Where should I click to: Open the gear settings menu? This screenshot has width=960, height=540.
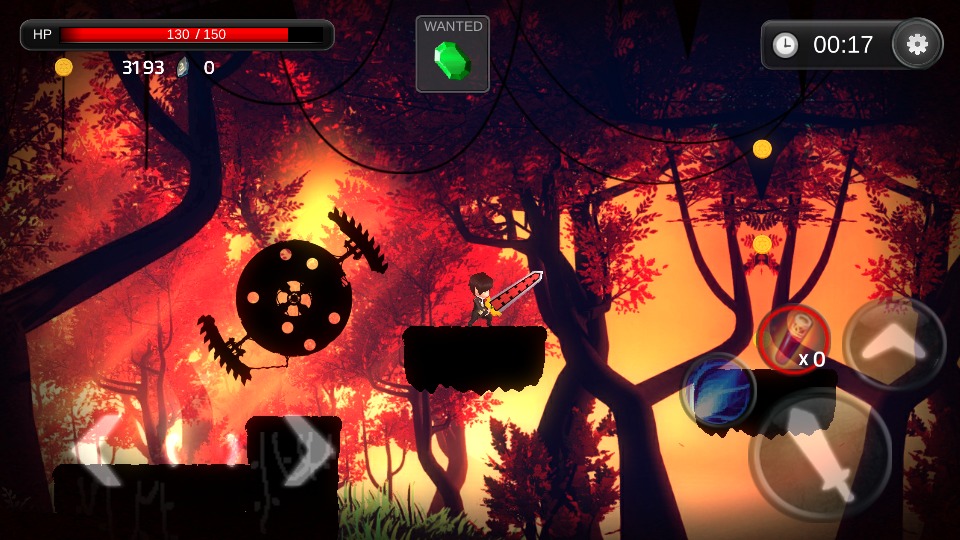[917, 44]
